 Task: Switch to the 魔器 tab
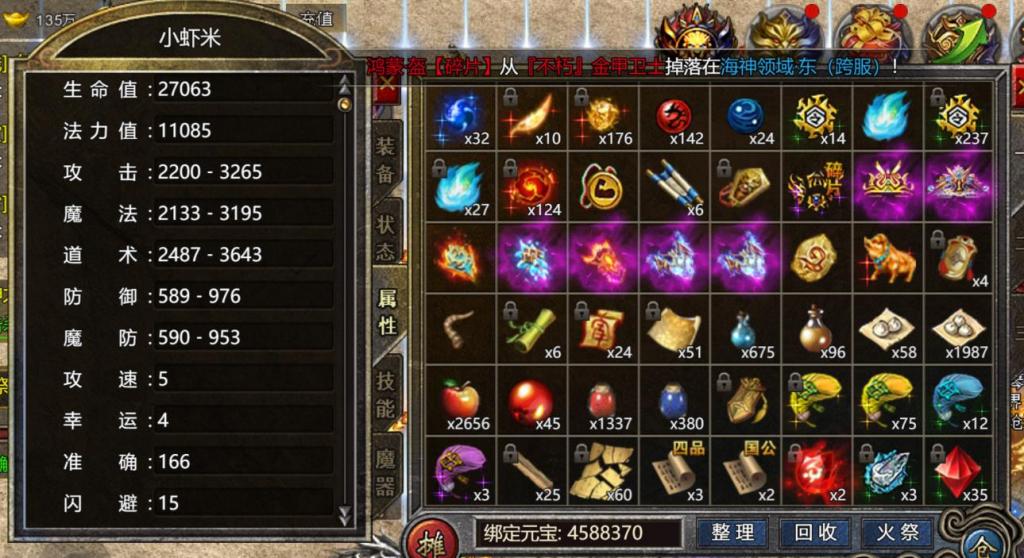point(386,472)
